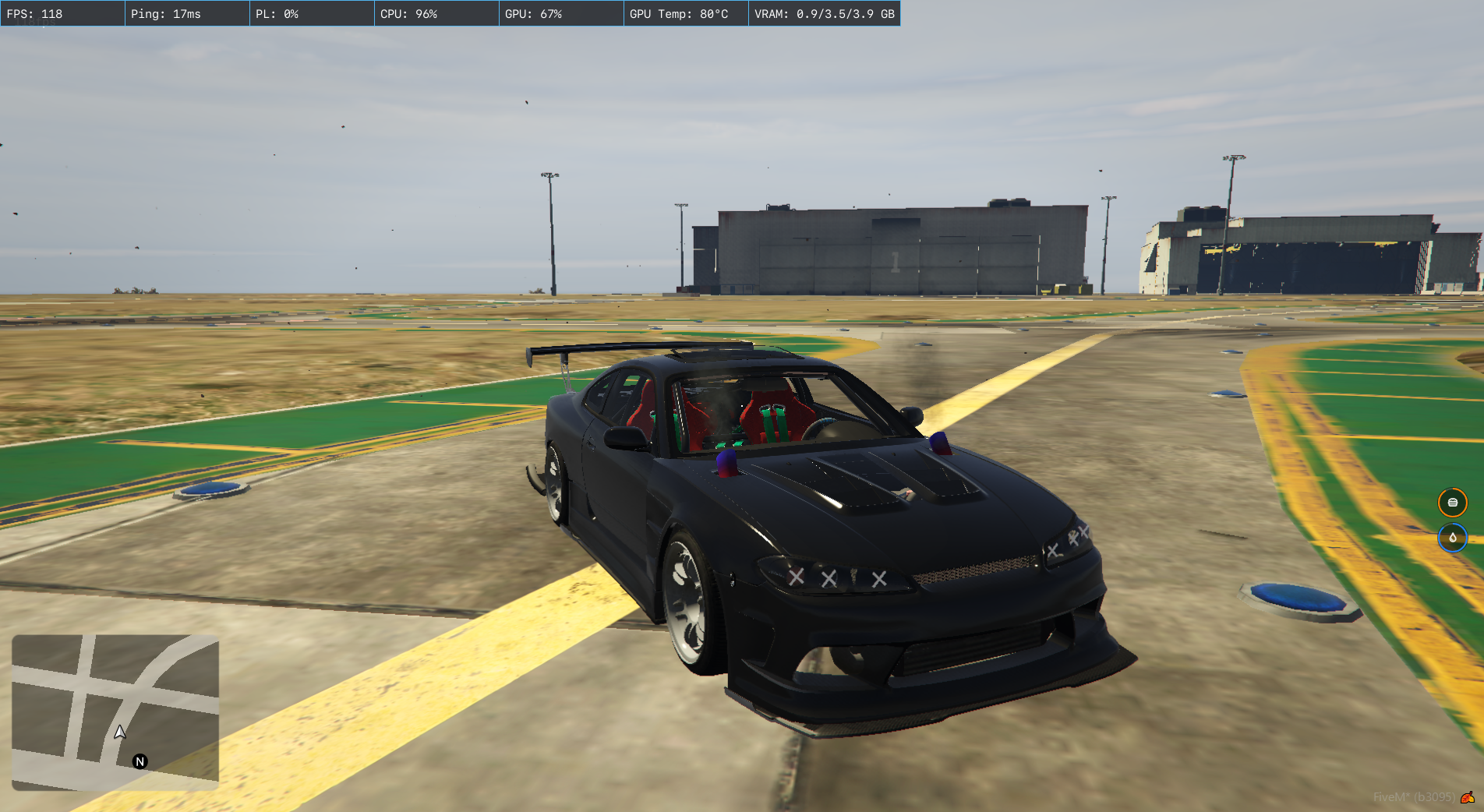This screenshot has height=812, width=1484.
Task: Click the FiveM autumn leaf icon
Action: click(x=1468, y=797)
